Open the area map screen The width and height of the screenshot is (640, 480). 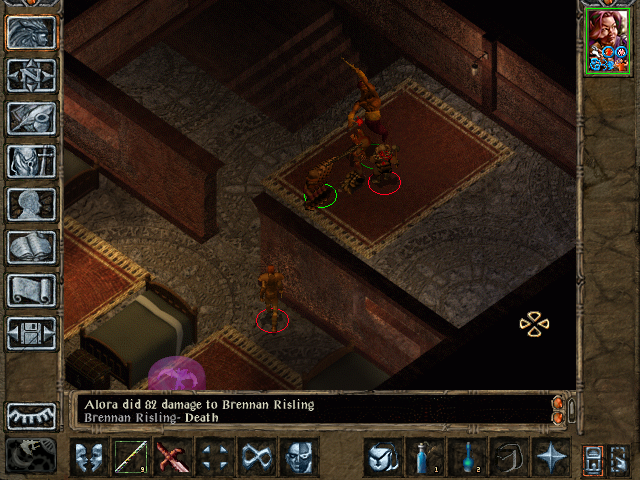31,75
